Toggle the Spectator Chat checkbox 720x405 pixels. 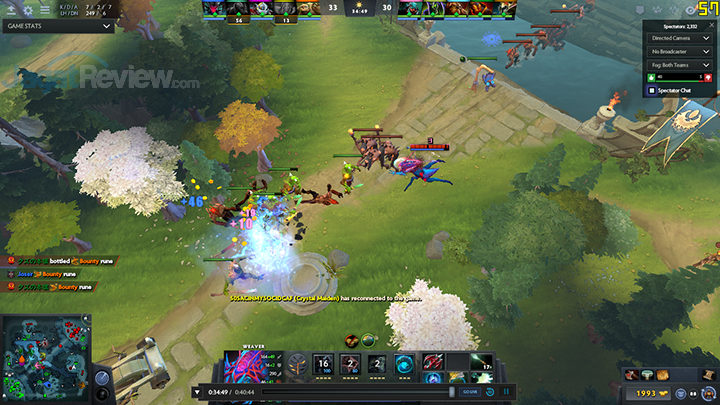point(652,91)
